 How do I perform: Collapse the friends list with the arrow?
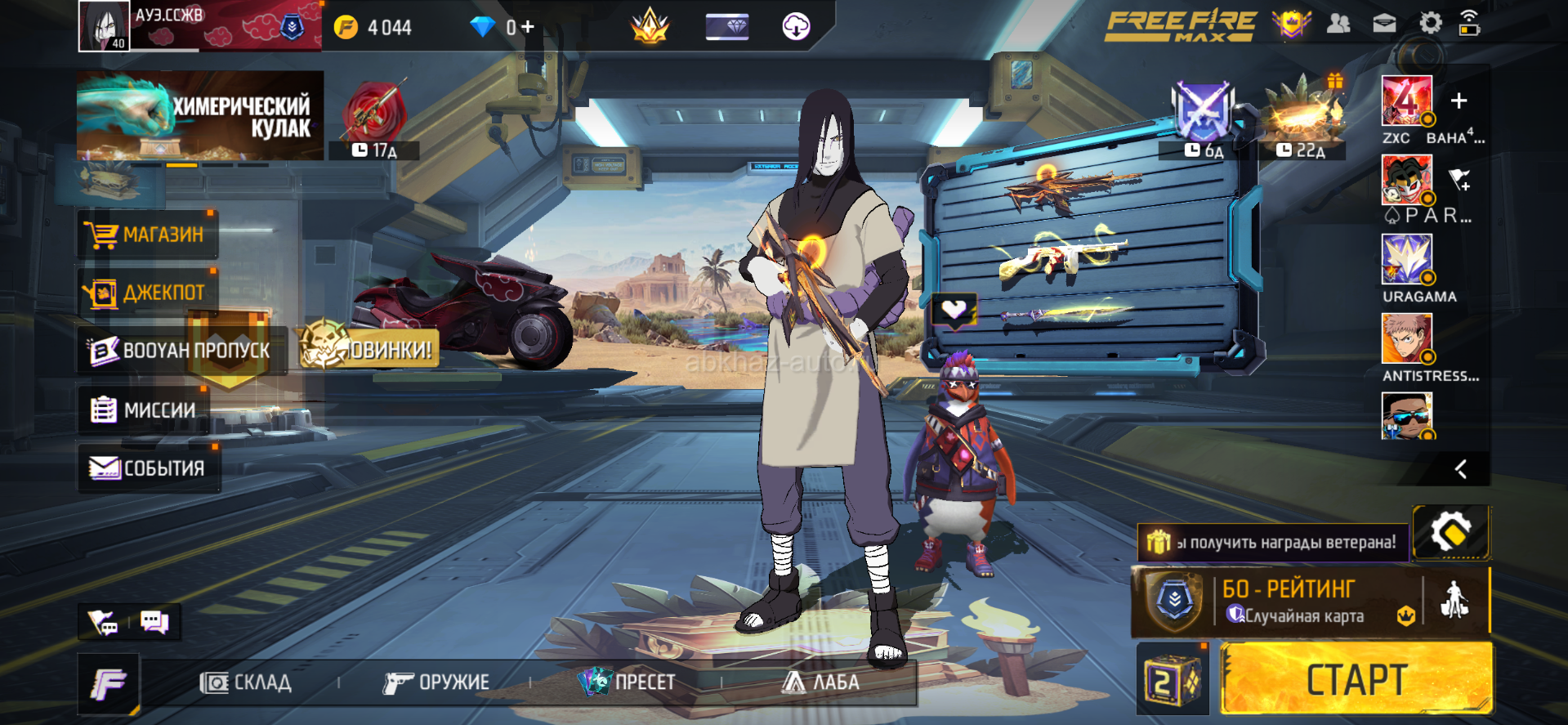coord(1461,469)
